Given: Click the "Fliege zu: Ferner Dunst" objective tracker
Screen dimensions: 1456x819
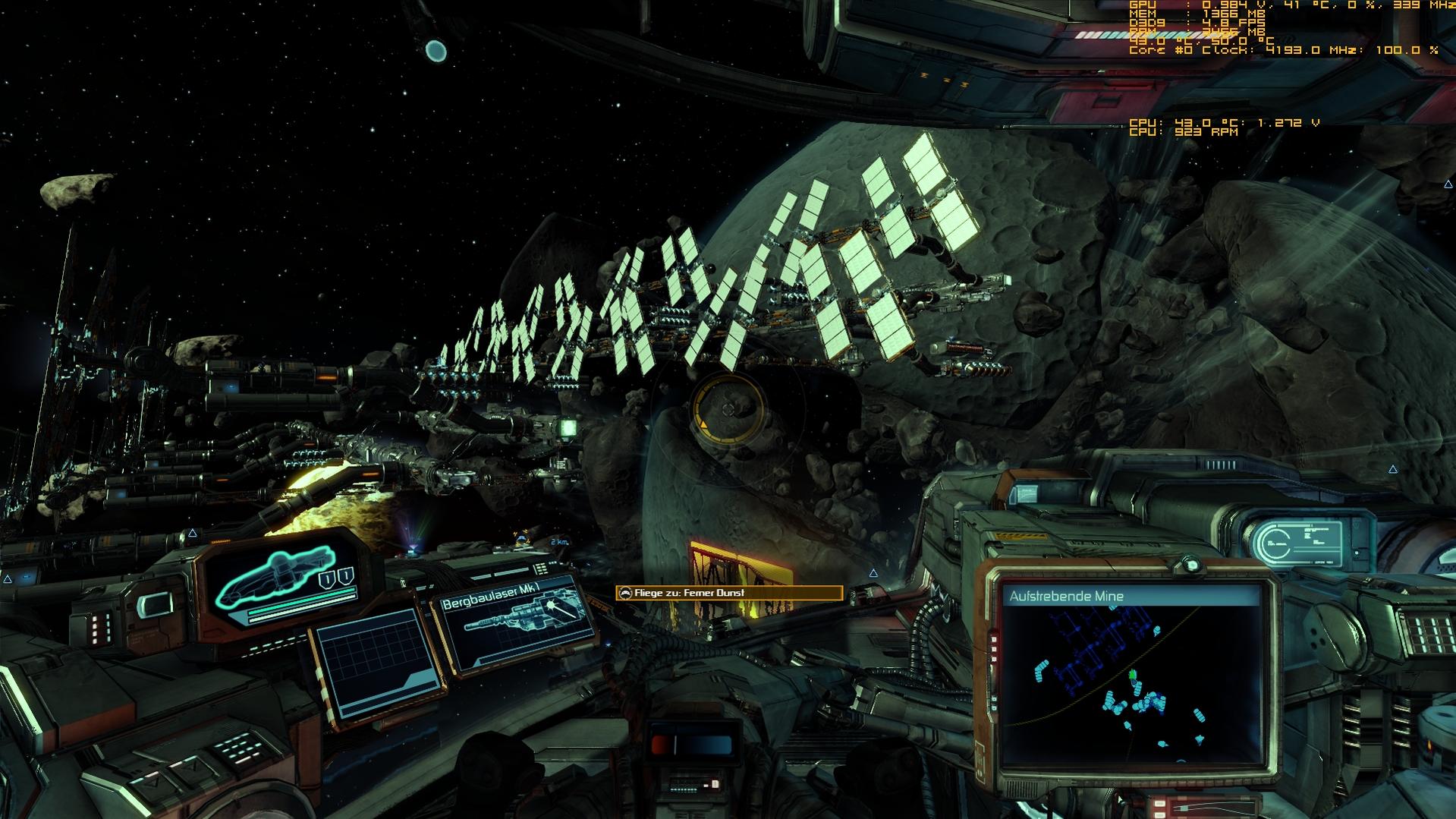Looking at the screenshot, I should point(728,593).
